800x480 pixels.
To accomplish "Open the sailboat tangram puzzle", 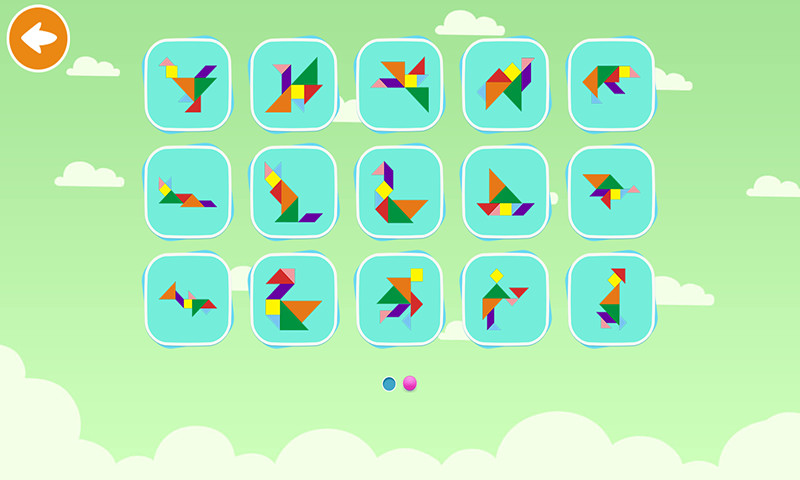I will pos(506,192).
